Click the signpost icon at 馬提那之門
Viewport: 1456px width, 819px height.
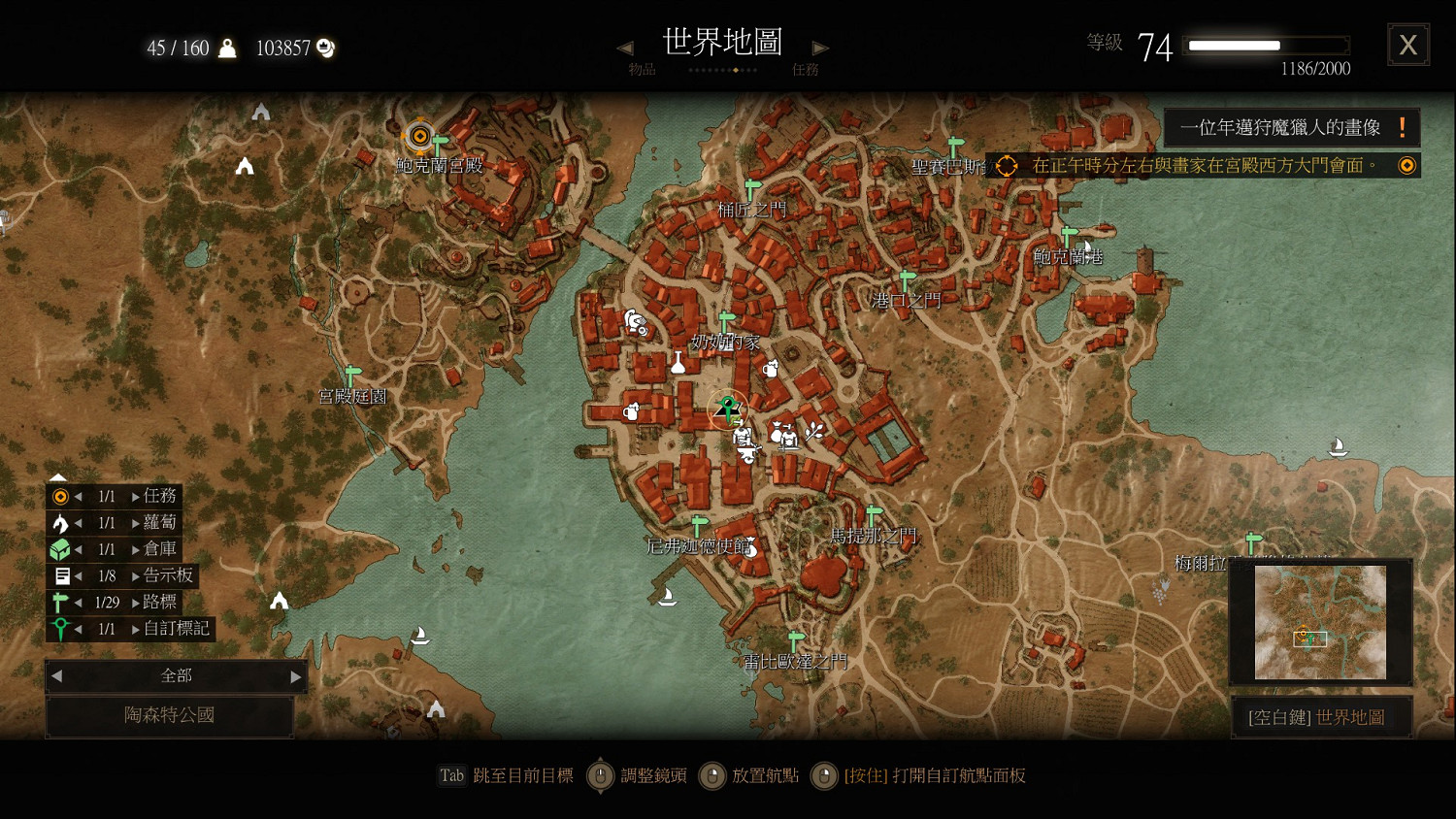(x=872, y=514)
